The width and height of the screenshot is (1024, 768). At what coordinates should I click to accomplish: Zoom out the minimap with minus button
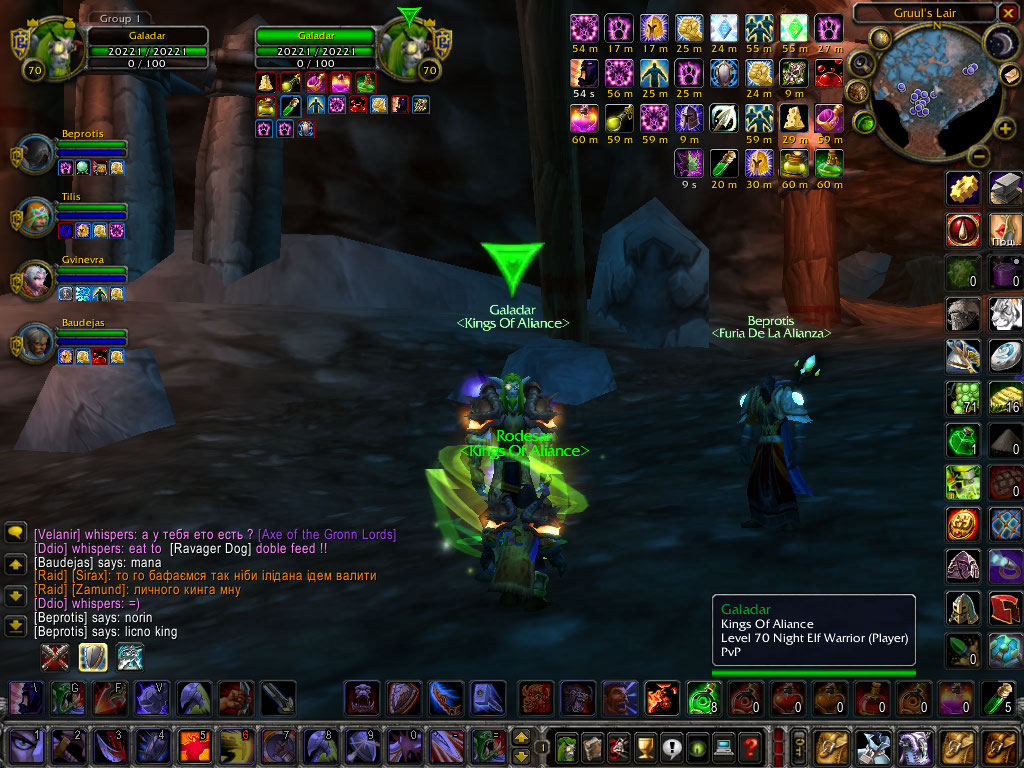click(979, 156)
